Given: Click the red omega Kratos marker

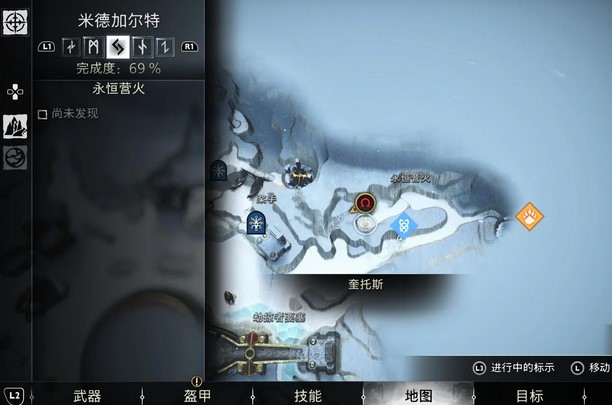Looking at the screenshot, I should click(367, 203).
